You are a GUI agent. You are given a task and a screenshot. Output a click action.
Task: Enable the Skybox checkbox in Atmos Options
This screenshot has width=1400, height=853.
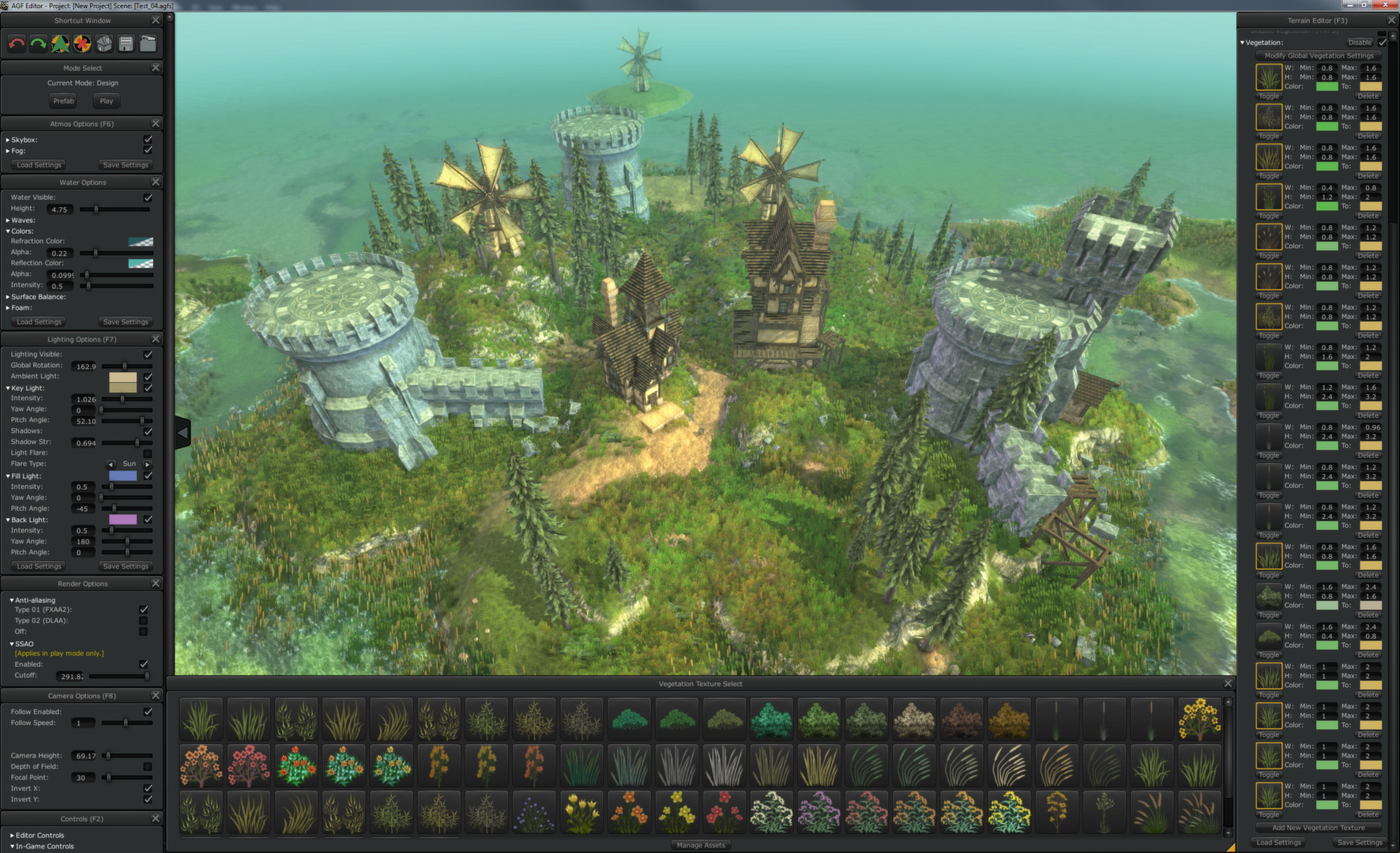point(149,140)
